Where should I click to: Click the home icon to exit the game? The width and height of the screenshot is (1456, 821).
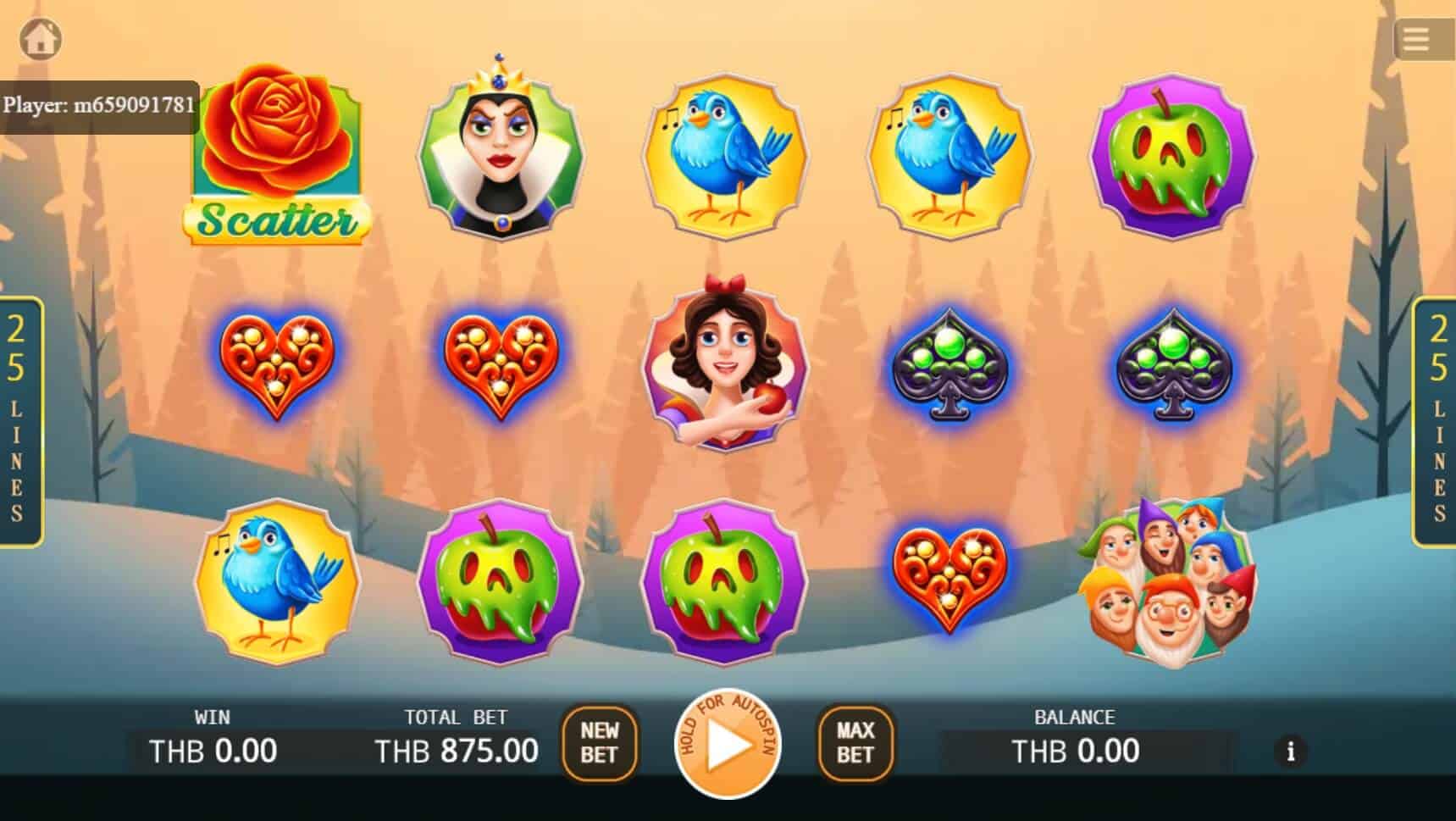[x=40, y=38]
